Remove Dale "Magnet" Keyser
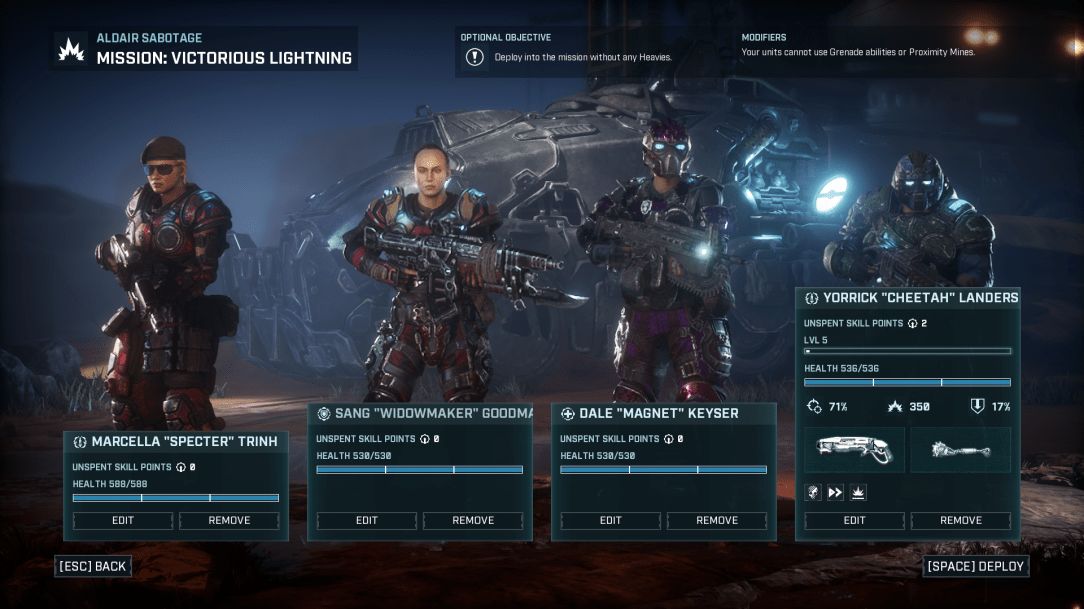 point(717,520)
